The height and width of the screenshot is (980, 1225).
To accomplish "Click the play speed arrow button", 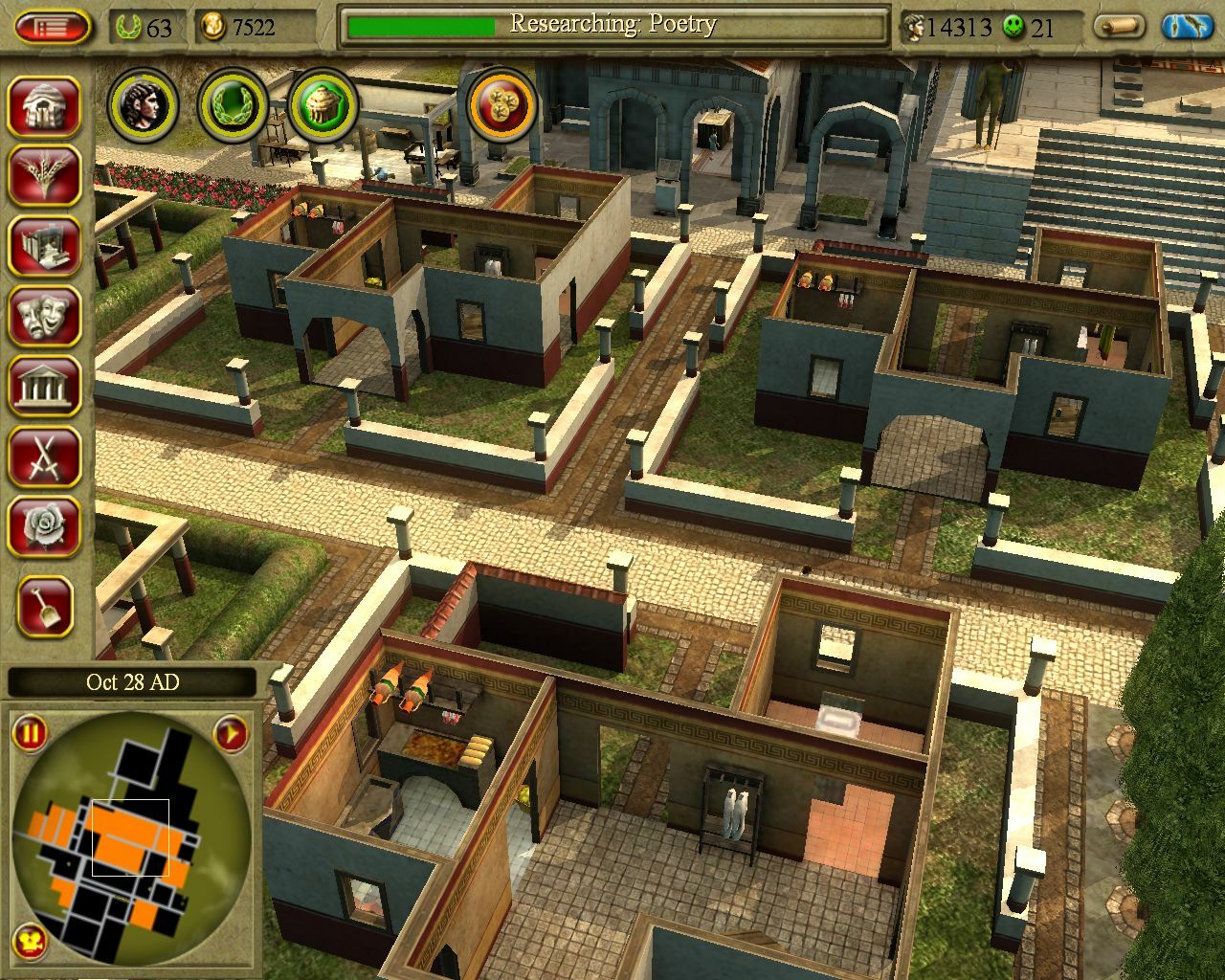I will point(231,734).
